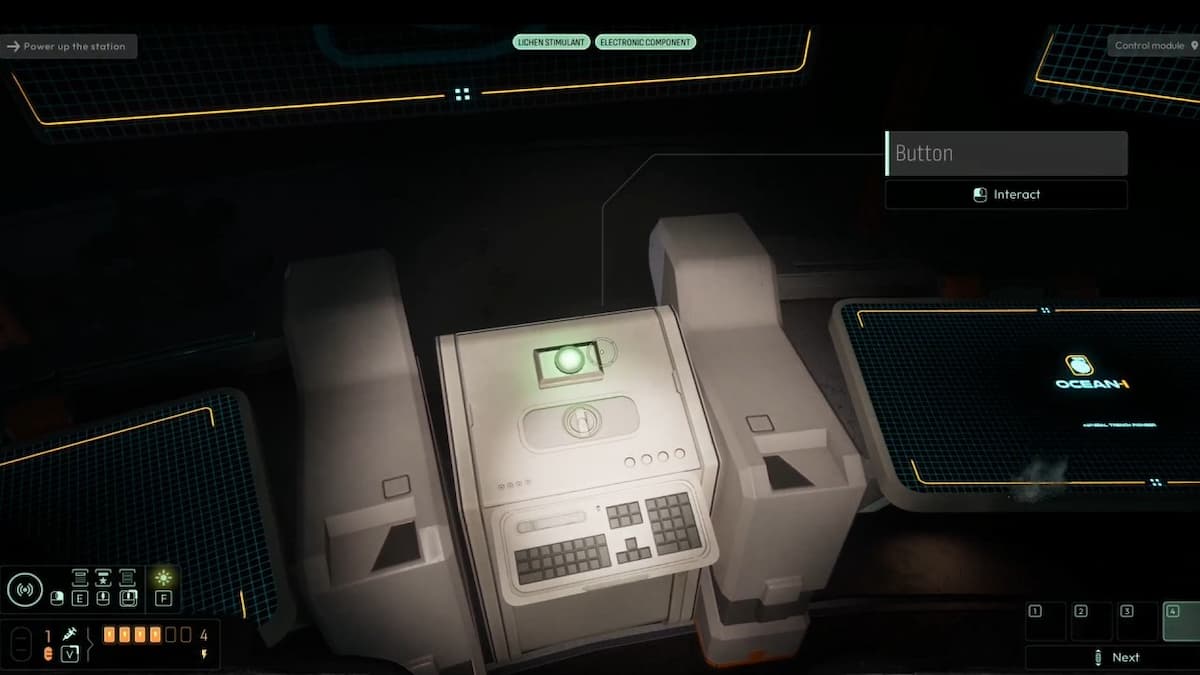Image resolution: width=1200 pixels, height=675 pixels.
Task: Open the 'Power up the station' objective tracker
Action: click(68, 46)
